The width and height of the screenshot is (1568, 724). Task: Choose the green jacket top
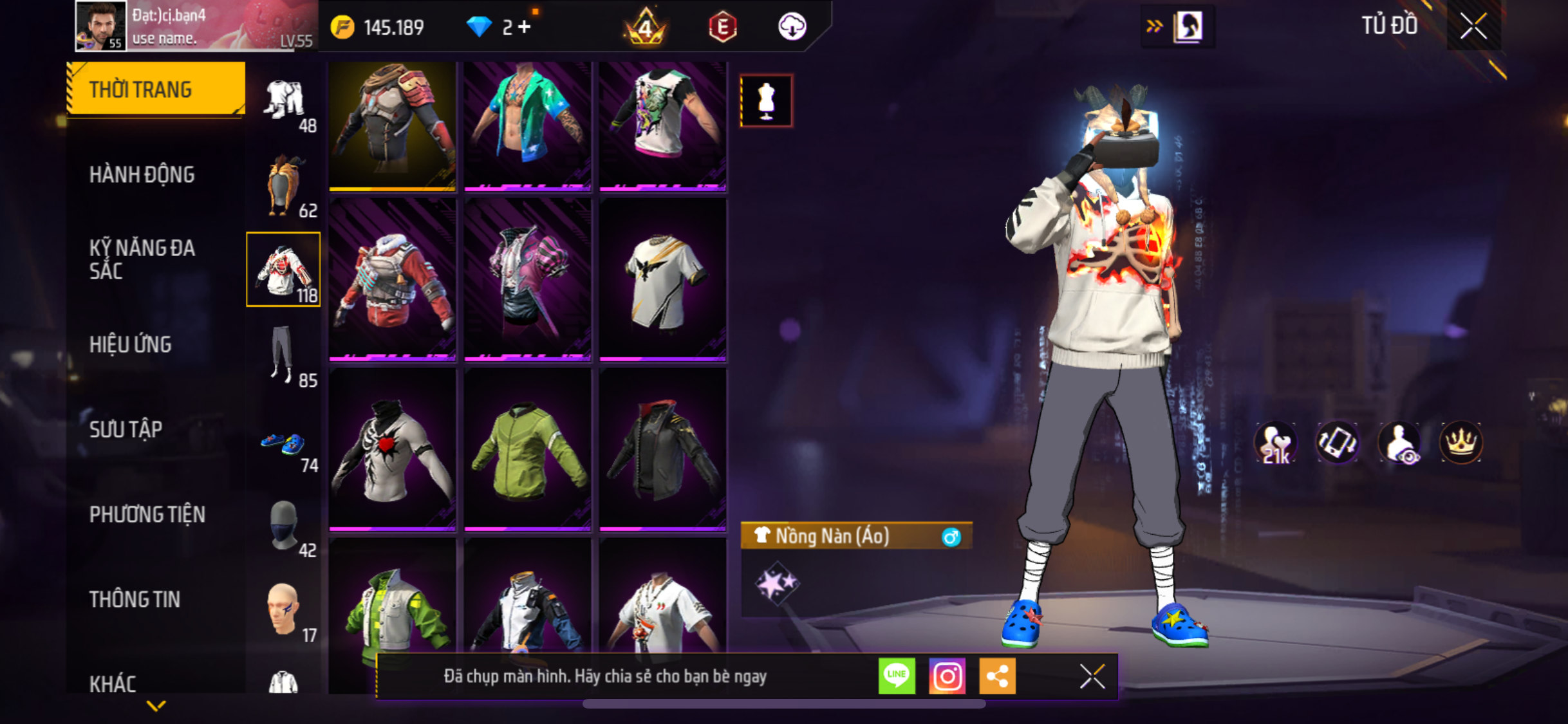tap(527, 450)
